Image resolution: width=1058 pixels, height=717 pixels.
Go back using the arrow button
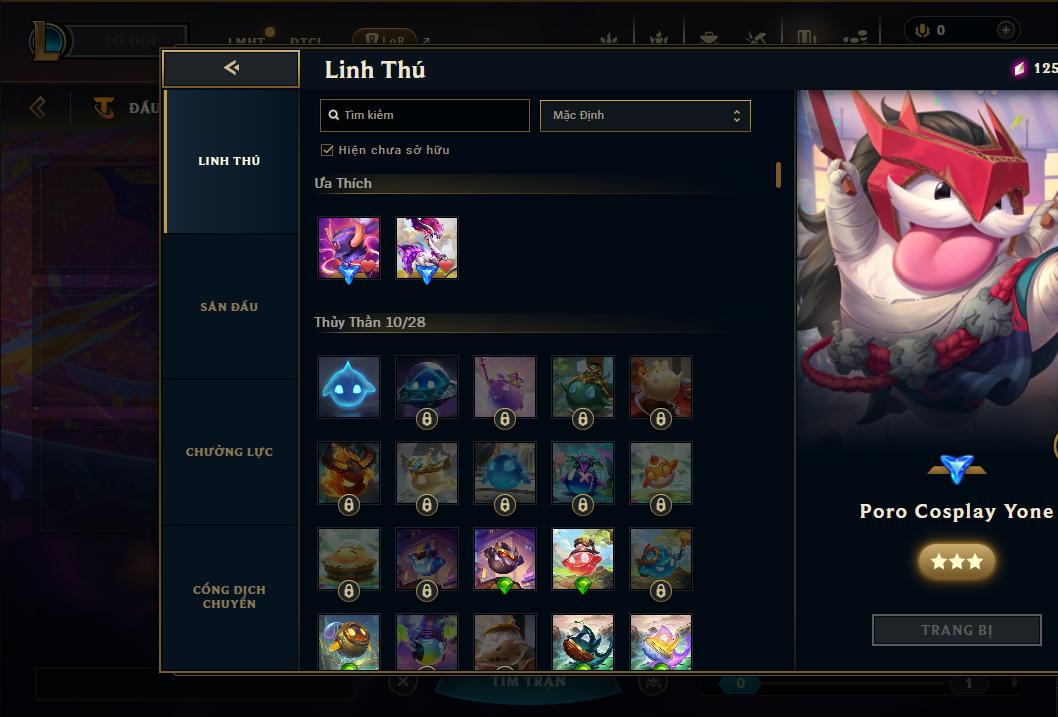click(x=231, y=68)
